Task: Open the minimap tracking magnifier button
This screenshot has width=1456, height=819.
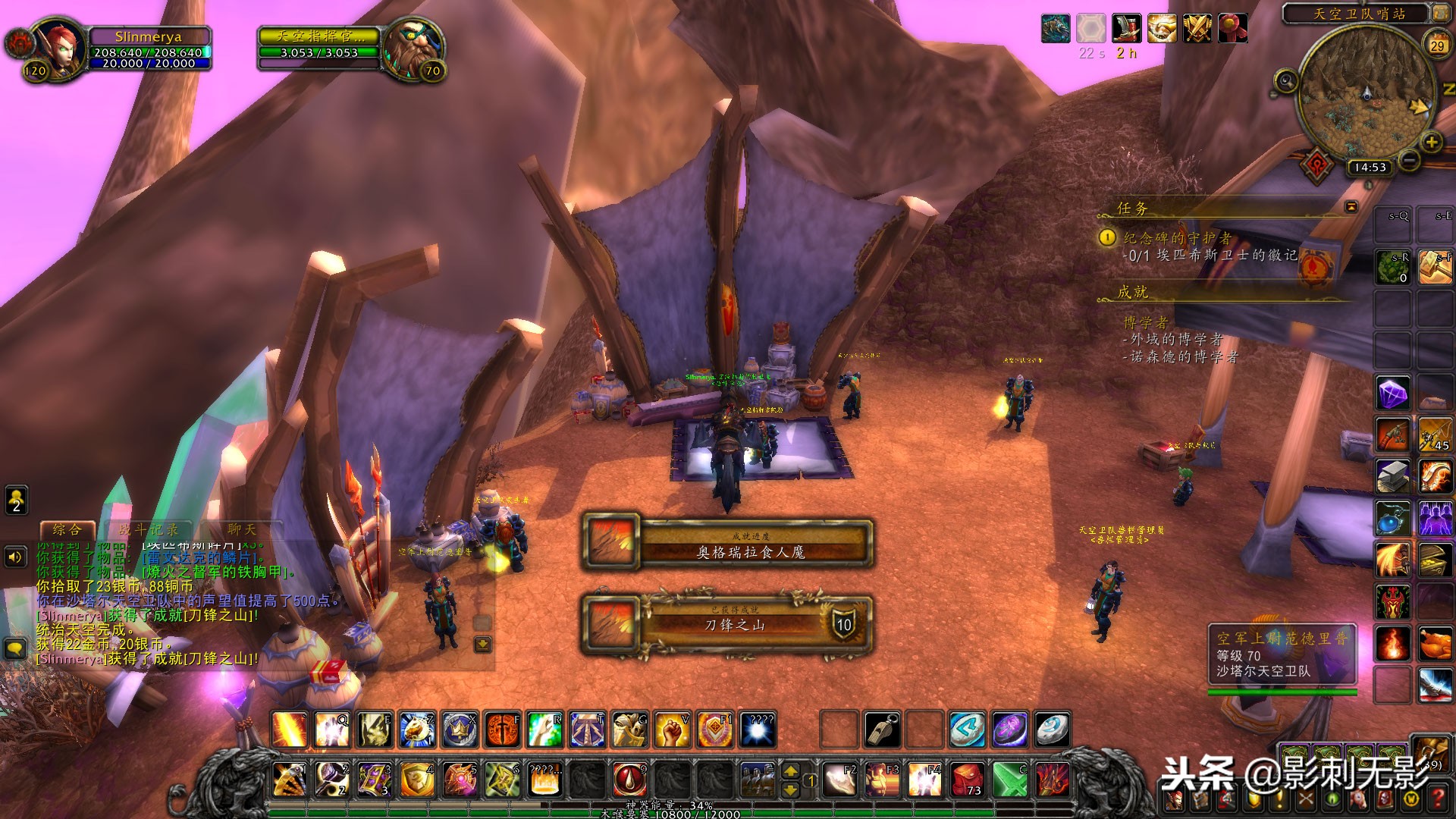Action: pos(1286,80)
